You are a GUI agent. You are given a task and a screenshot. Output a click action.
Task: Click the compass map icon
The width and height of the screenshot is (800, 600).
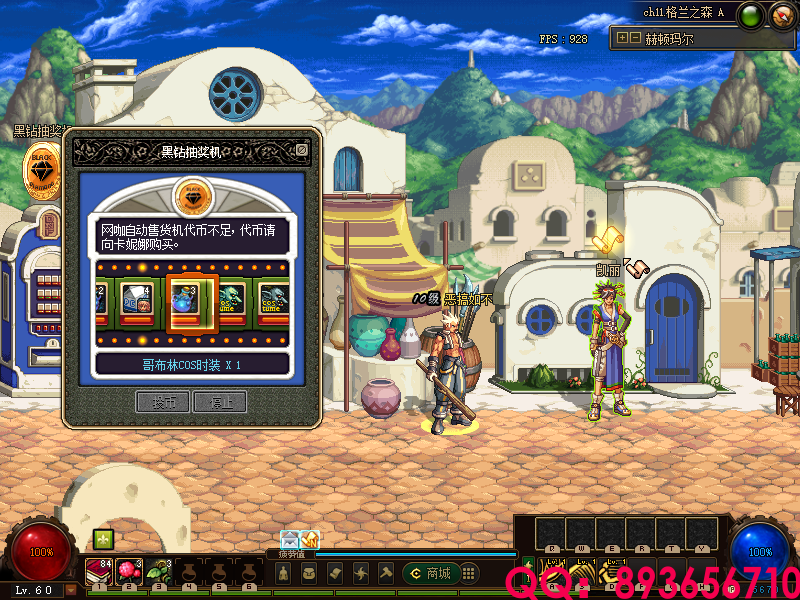[x=782, y=15]
